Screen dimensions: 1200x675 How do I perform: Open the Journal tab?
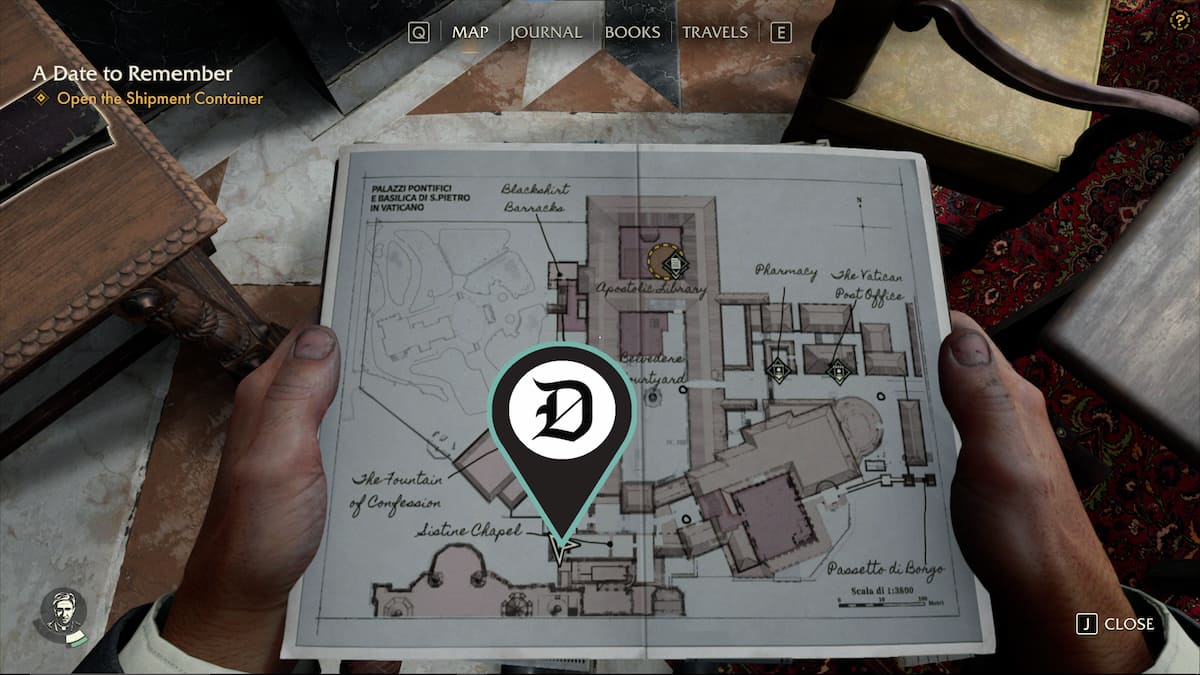click(546, 32)
